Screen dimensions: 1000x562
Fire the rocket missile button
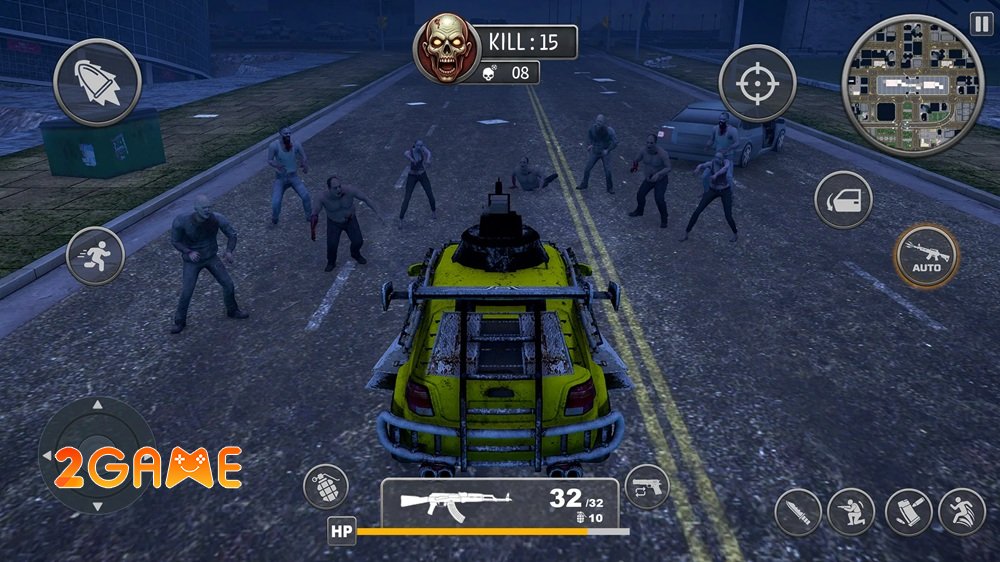96,80
